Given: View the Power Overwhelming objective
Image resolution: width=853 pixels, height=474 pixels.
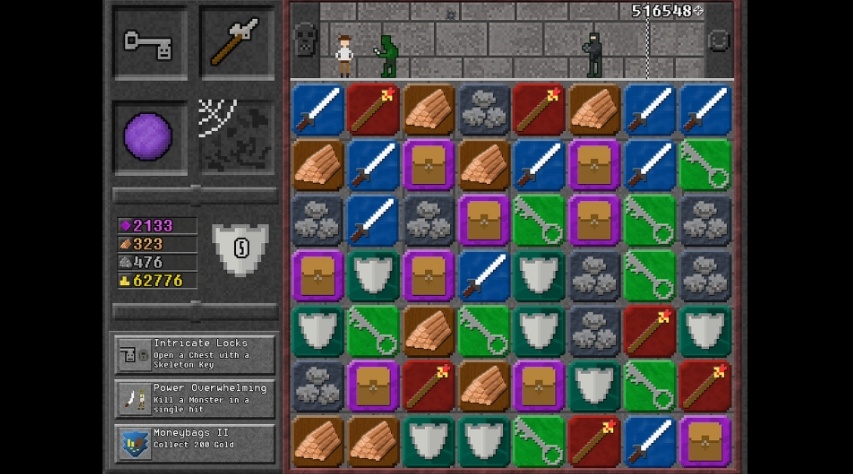Looking at the screenshot, I should click(195, 399).
